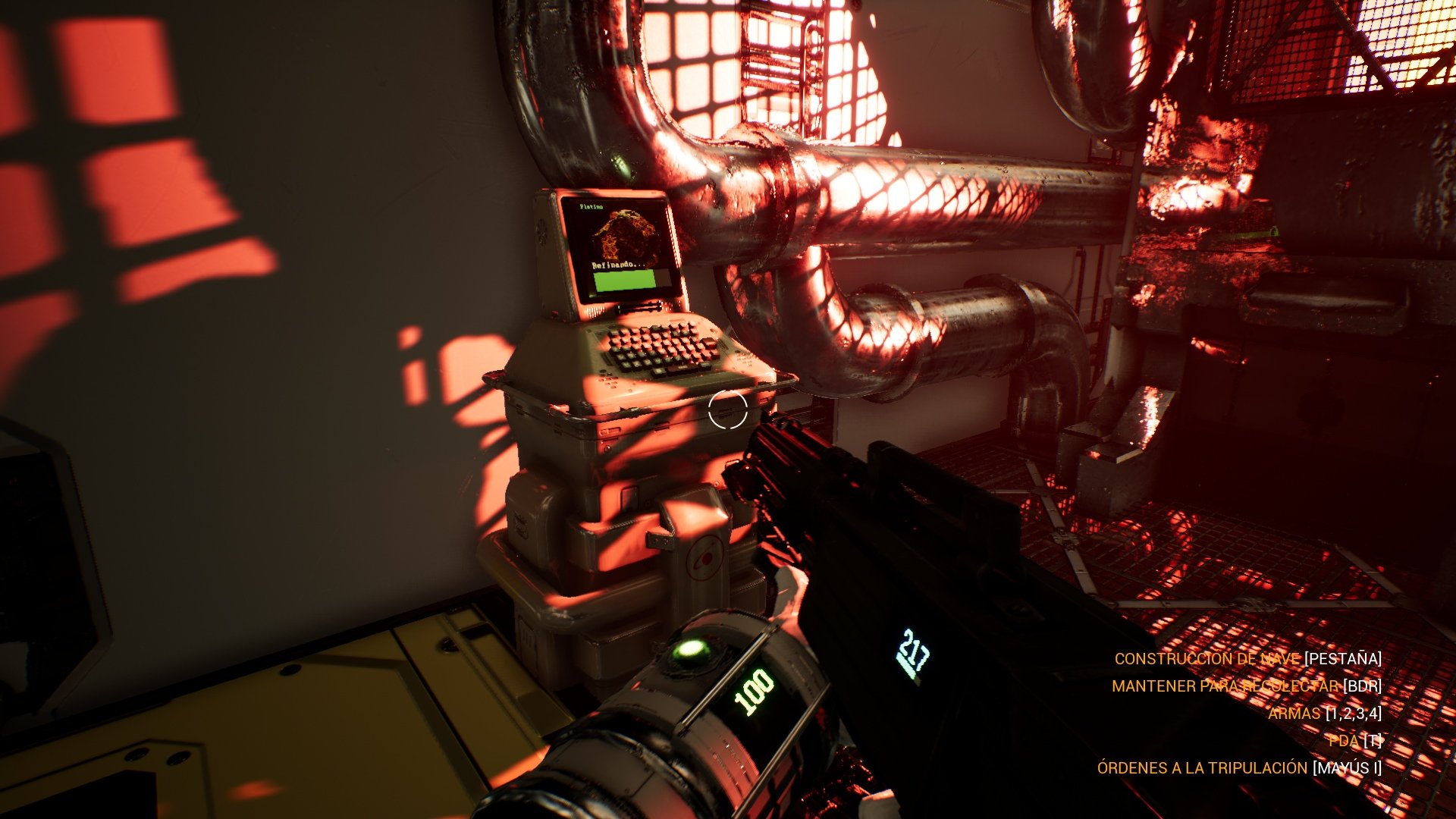
Task: Click the green Refinando progress bar
Action: tap(626, 281)
